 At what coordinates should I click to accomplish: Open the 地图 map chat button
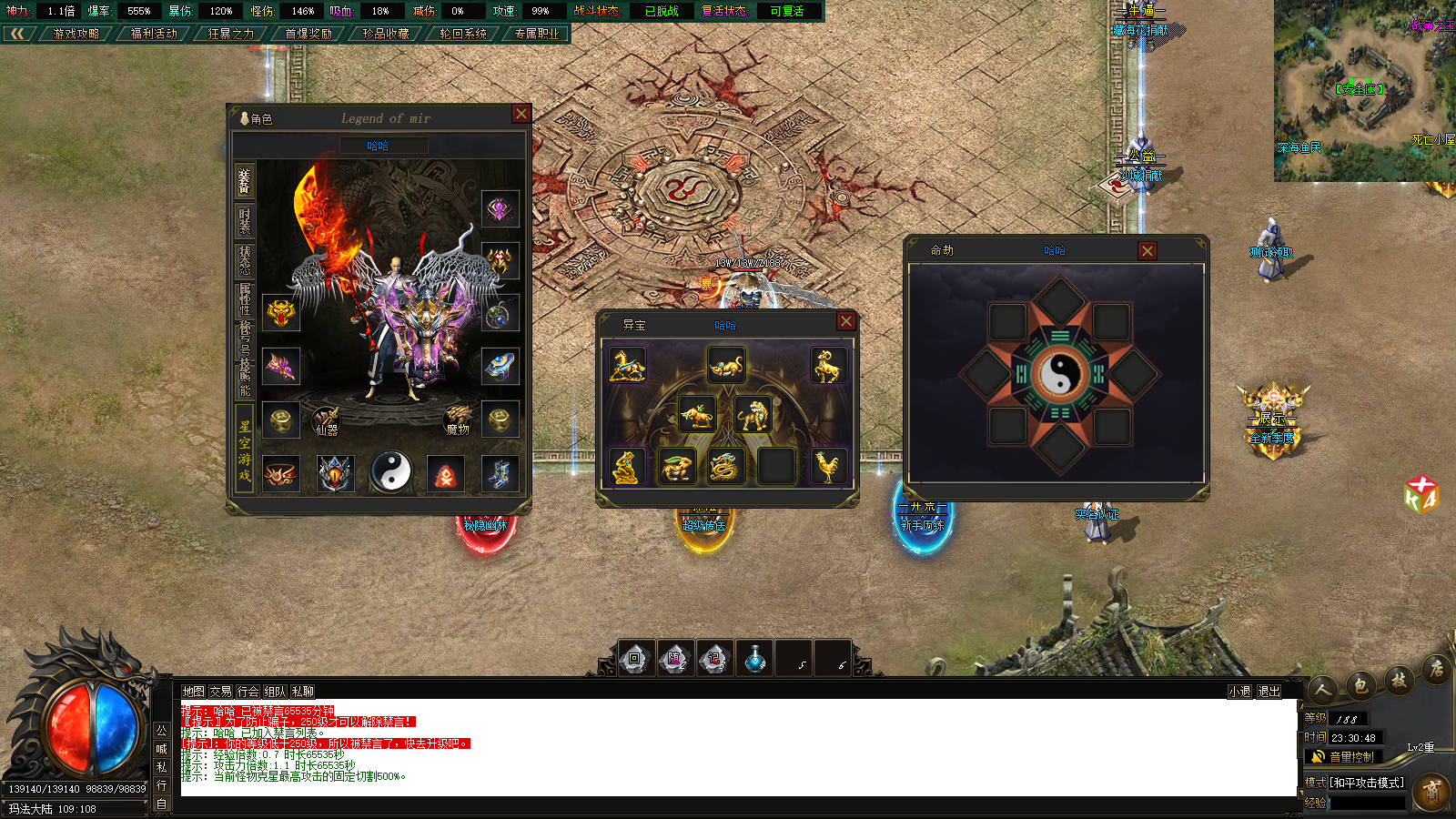pyautogui.click(x=193, y=692)
